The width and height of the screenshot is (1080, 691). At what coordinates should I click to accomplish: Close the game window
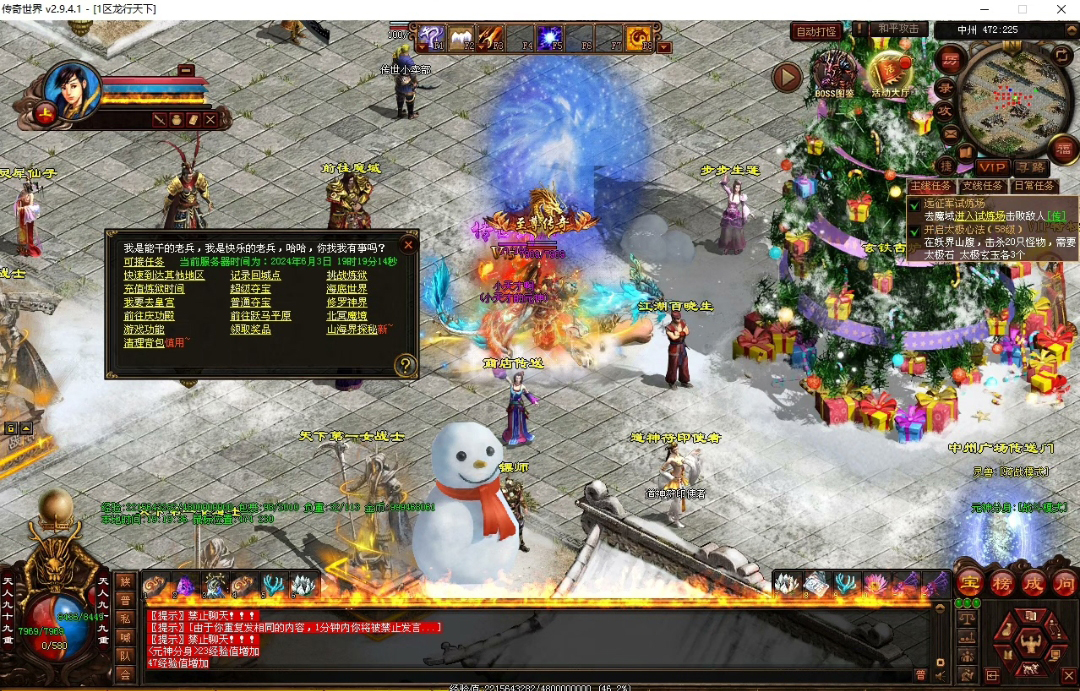click(1062, 9)
